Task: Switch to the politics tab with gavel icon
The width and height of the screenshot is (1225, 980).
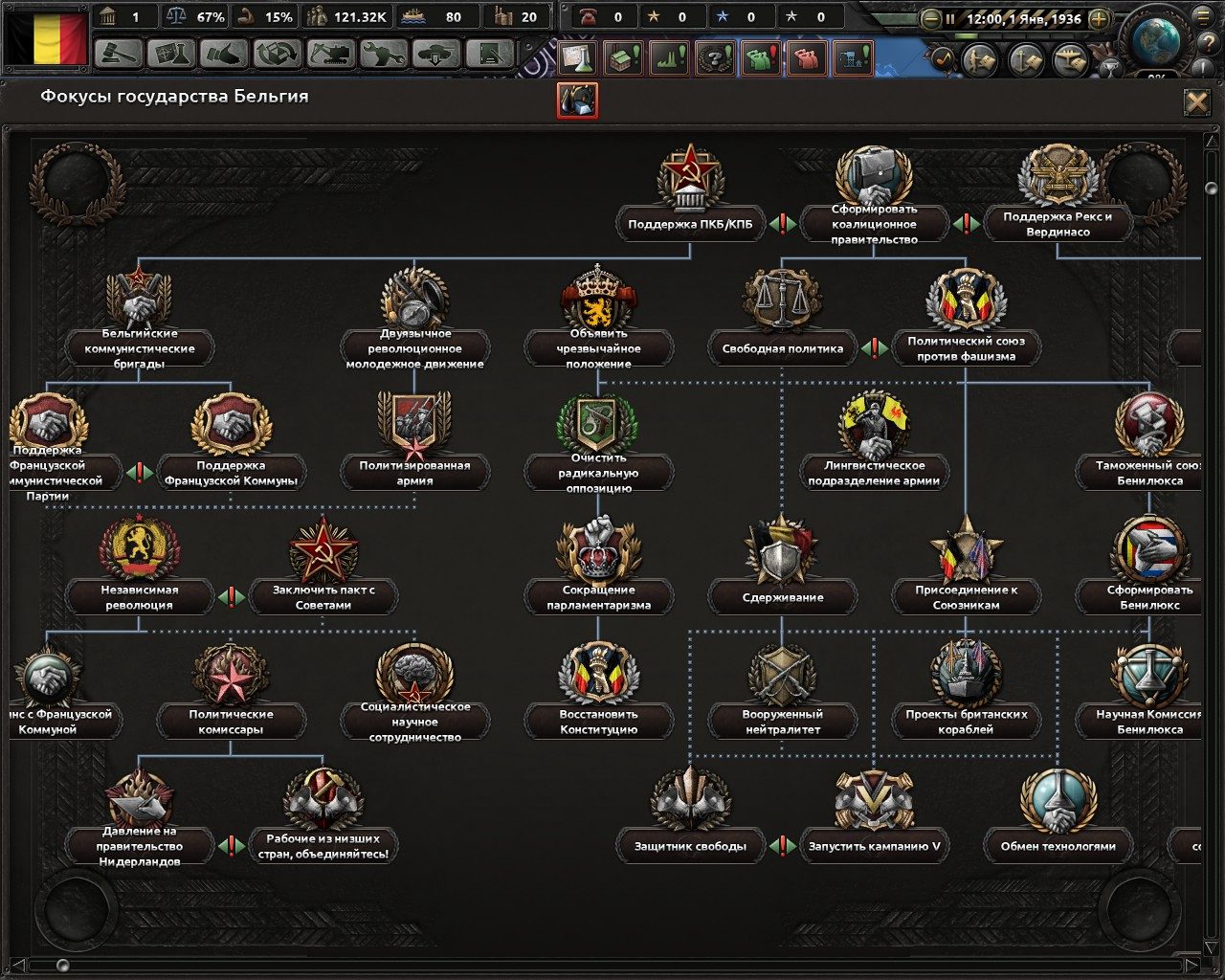Action: pyautogui.click(x=113, y=56)
